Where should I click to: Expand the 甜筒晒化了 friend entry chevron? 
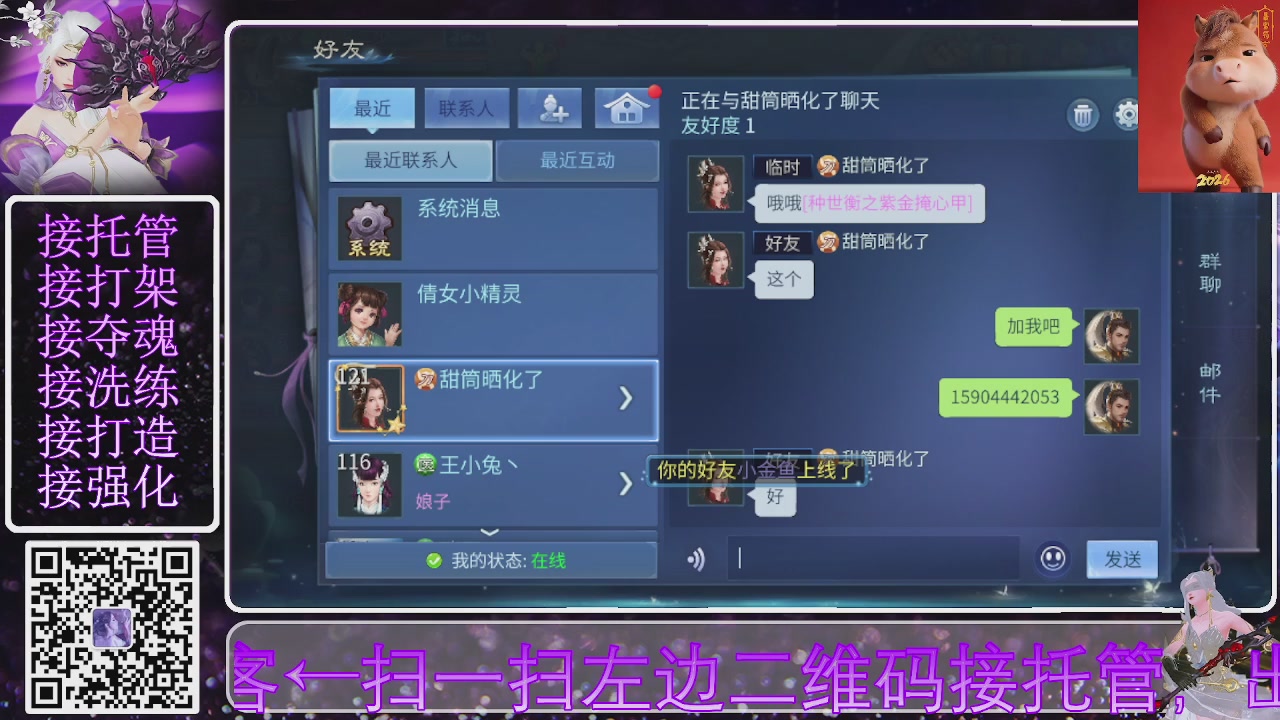[x=626, y=398]
